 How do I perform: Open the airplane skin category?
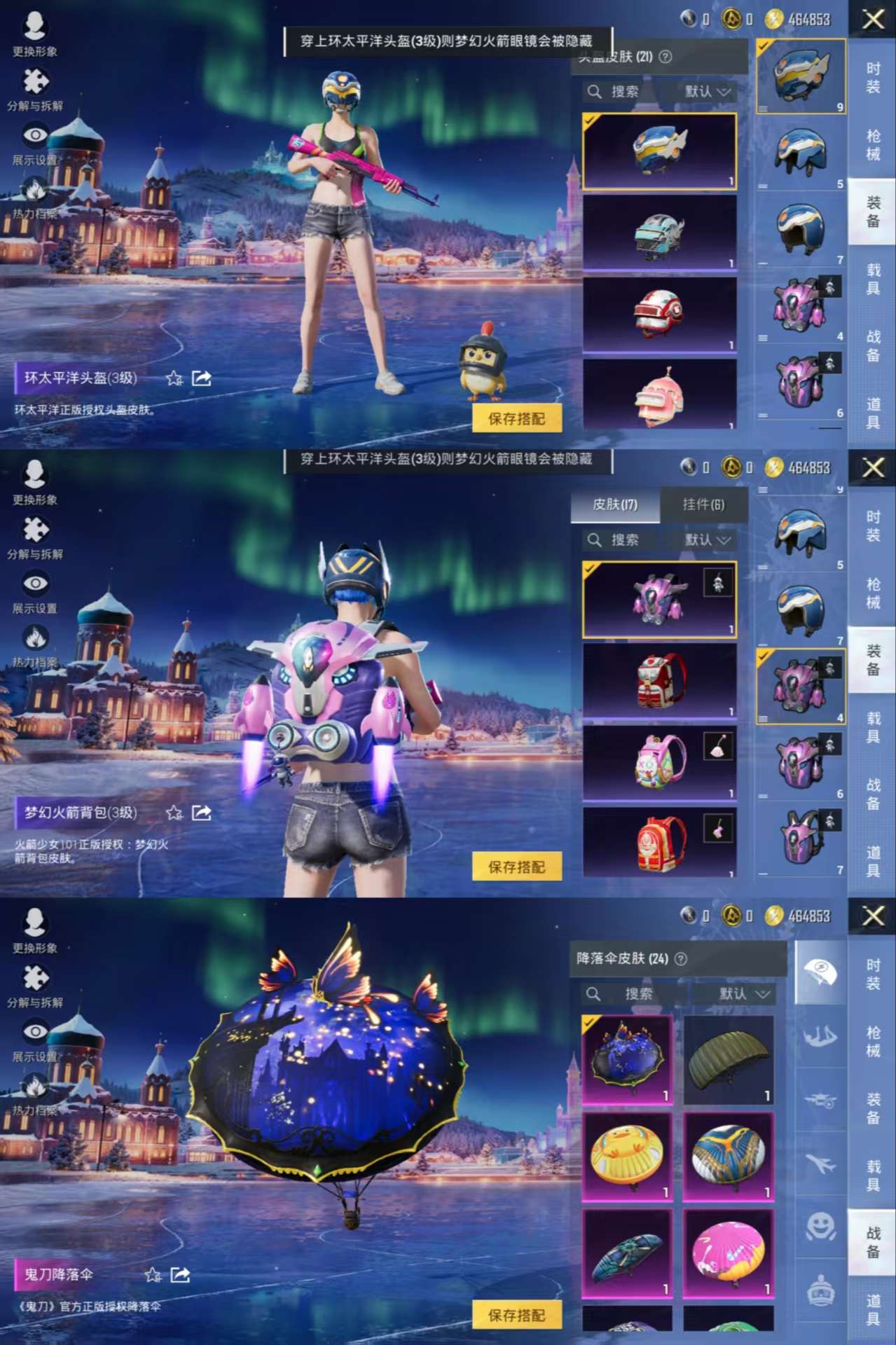coord(820,1164)
